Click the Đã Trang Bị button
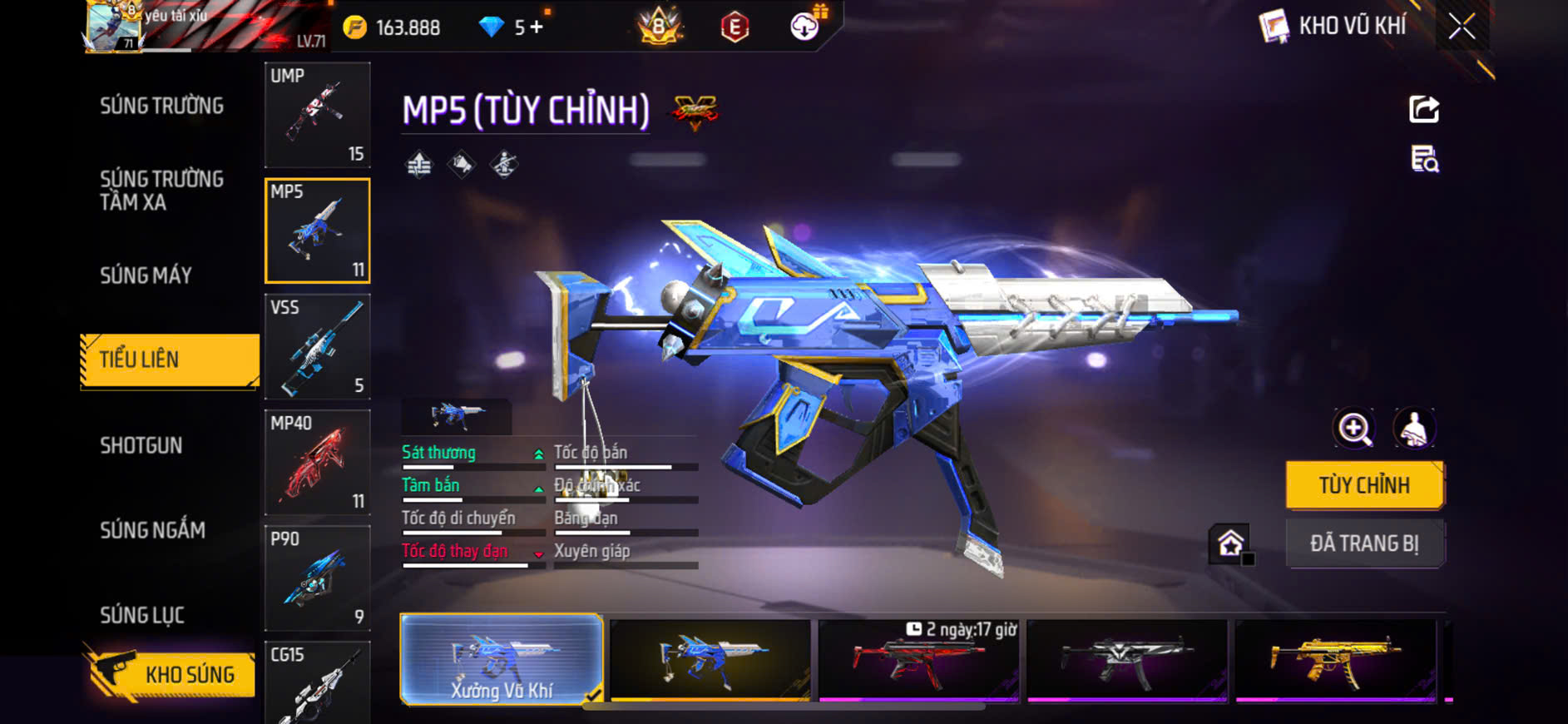1568x724 pixels. (1364, 543)
